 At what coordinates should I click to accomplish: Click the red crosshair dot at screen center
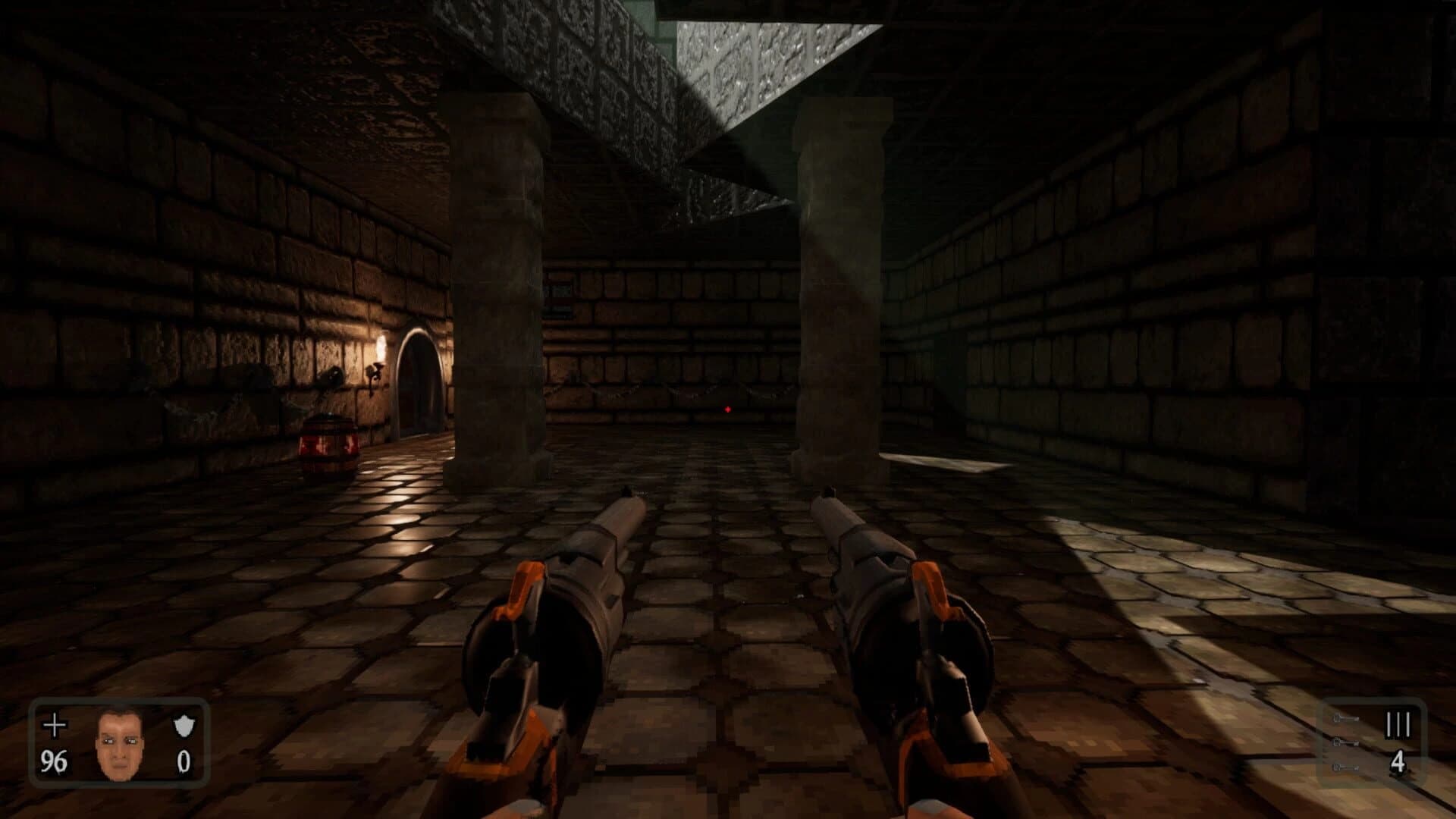(x=727, y=409)
